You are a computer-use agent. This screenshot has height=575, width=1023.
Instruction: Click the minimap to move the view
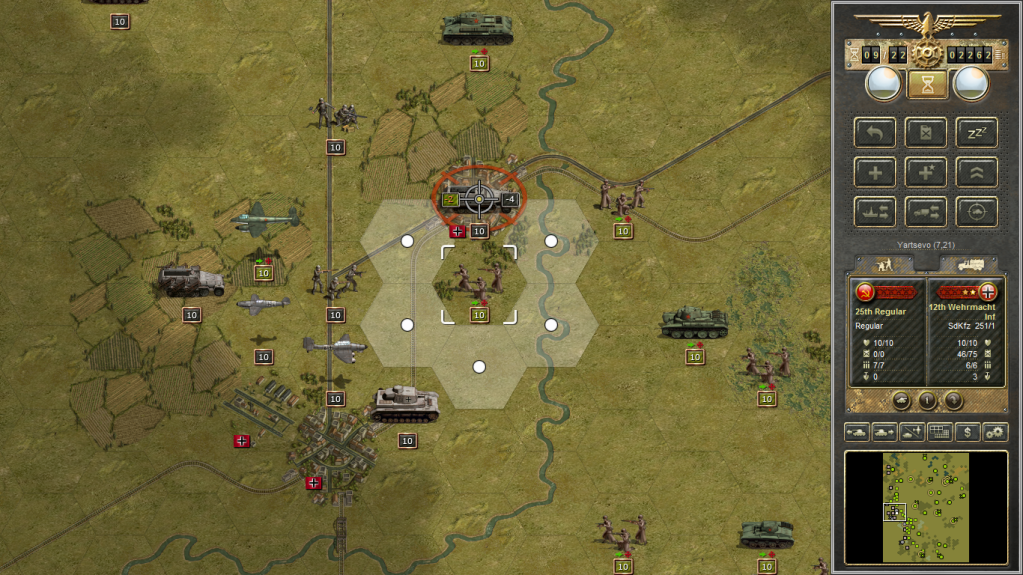click(x=926, y=505)
